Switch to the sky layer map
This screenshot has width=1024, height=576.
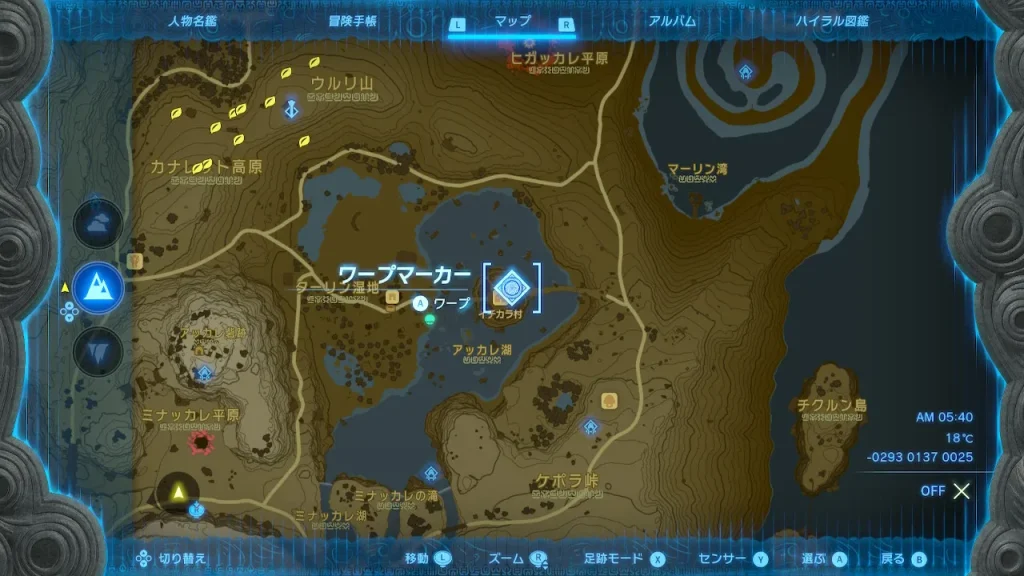[98, 225]
